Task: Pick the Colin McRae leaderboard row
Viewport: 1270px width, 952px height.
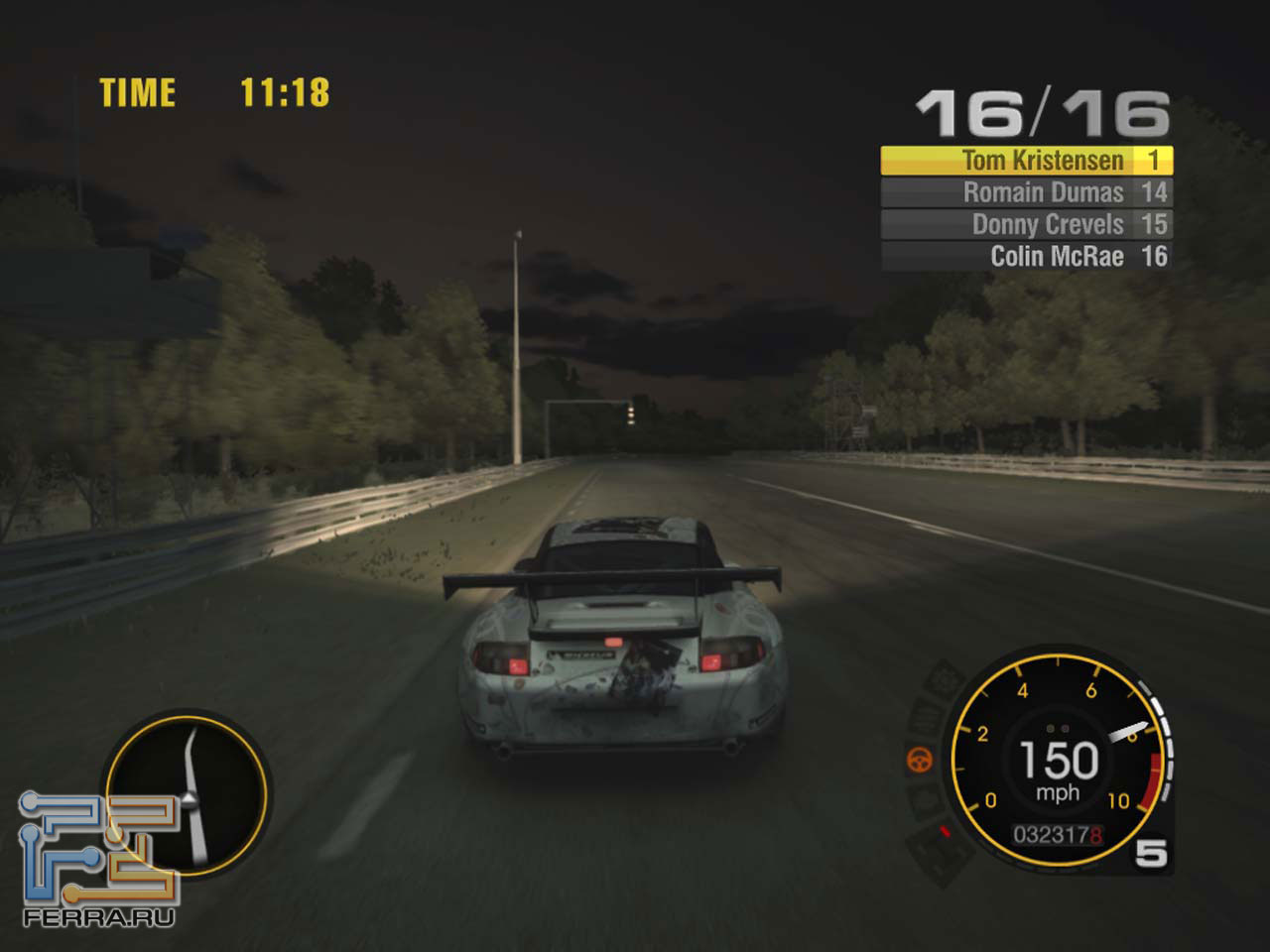Action: 1026,256
